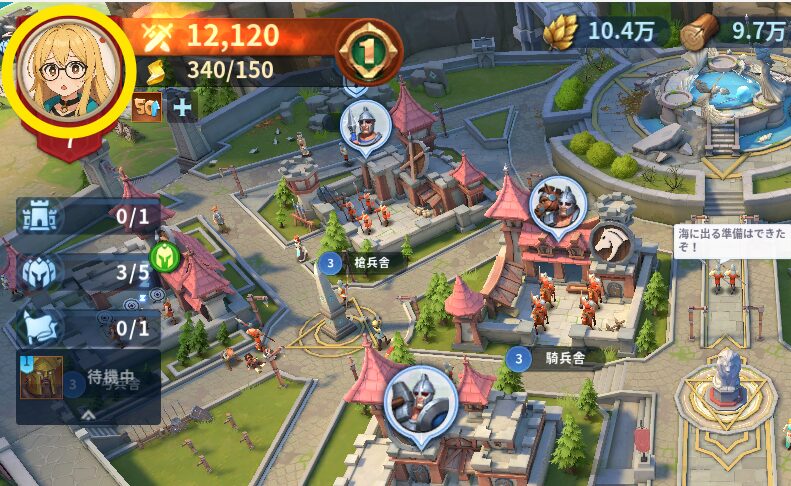This screenshot has width=791, height=486.
Task: Tap the horse head bubble on the 騎兵舎
Action: (610, 242)
